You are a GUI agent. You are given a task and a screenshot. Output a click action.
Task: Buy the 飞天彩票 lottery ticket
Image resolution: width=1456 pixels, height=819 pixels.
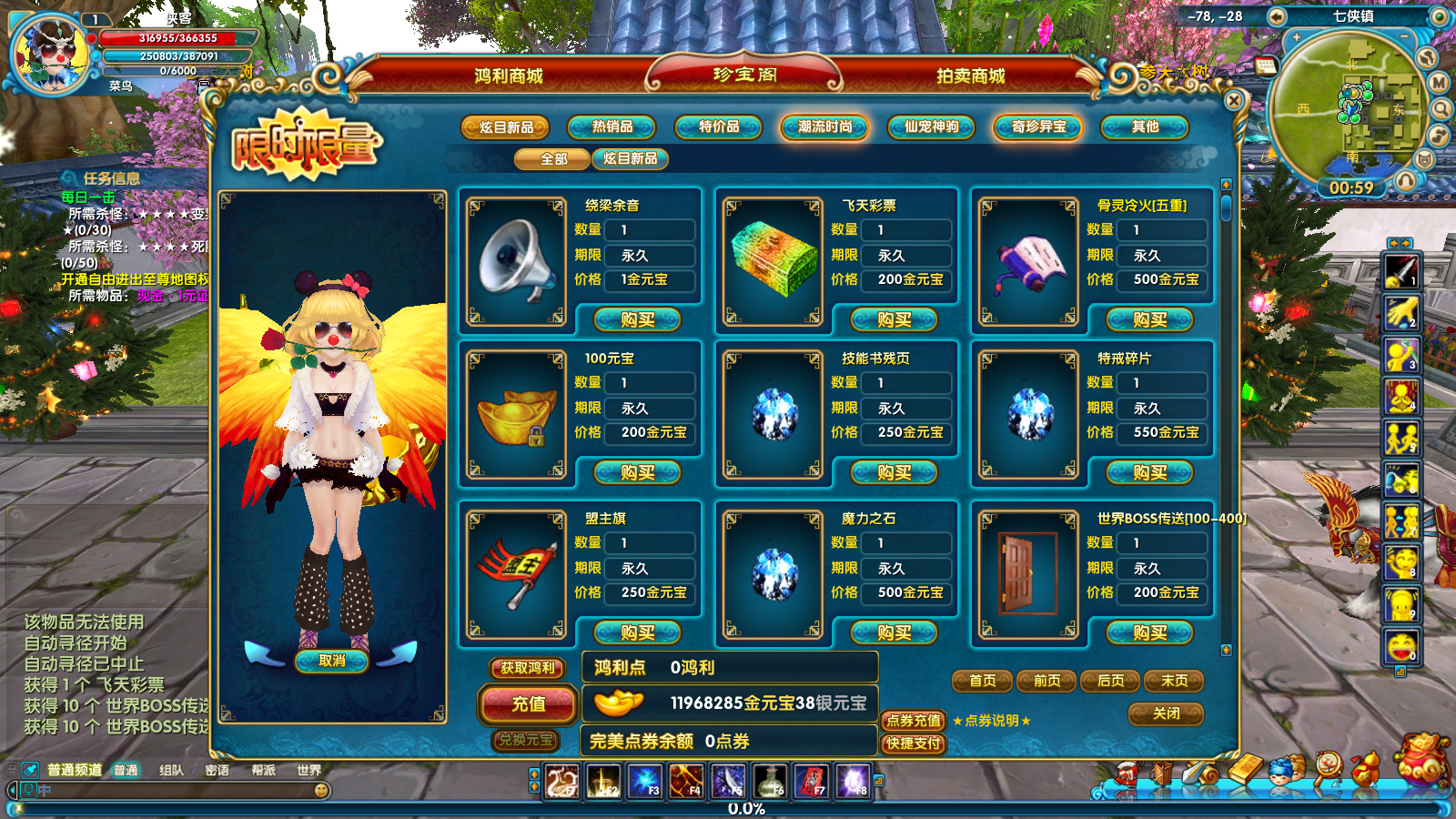pos(894,319)
